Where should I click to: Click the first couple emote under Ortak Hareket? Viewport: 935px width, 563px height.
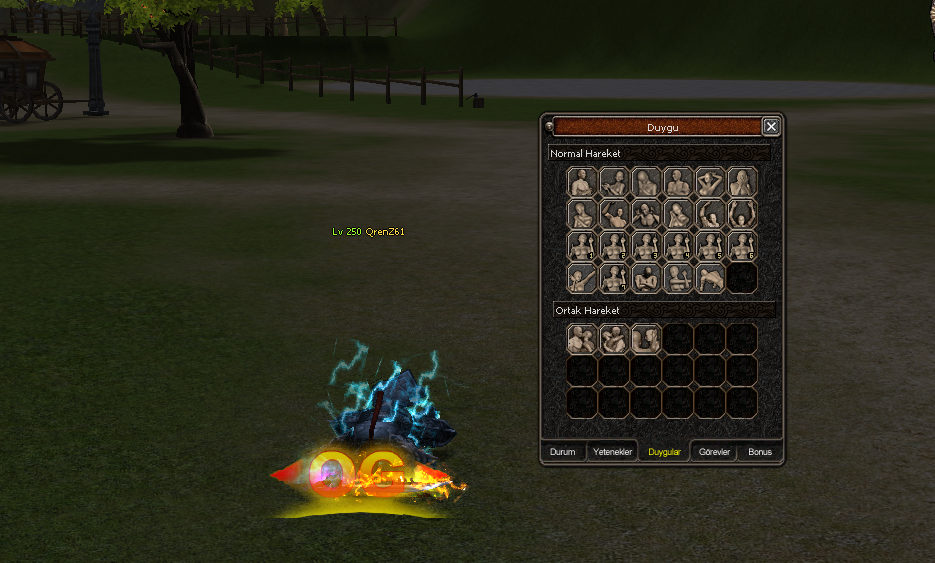[582, 339]
